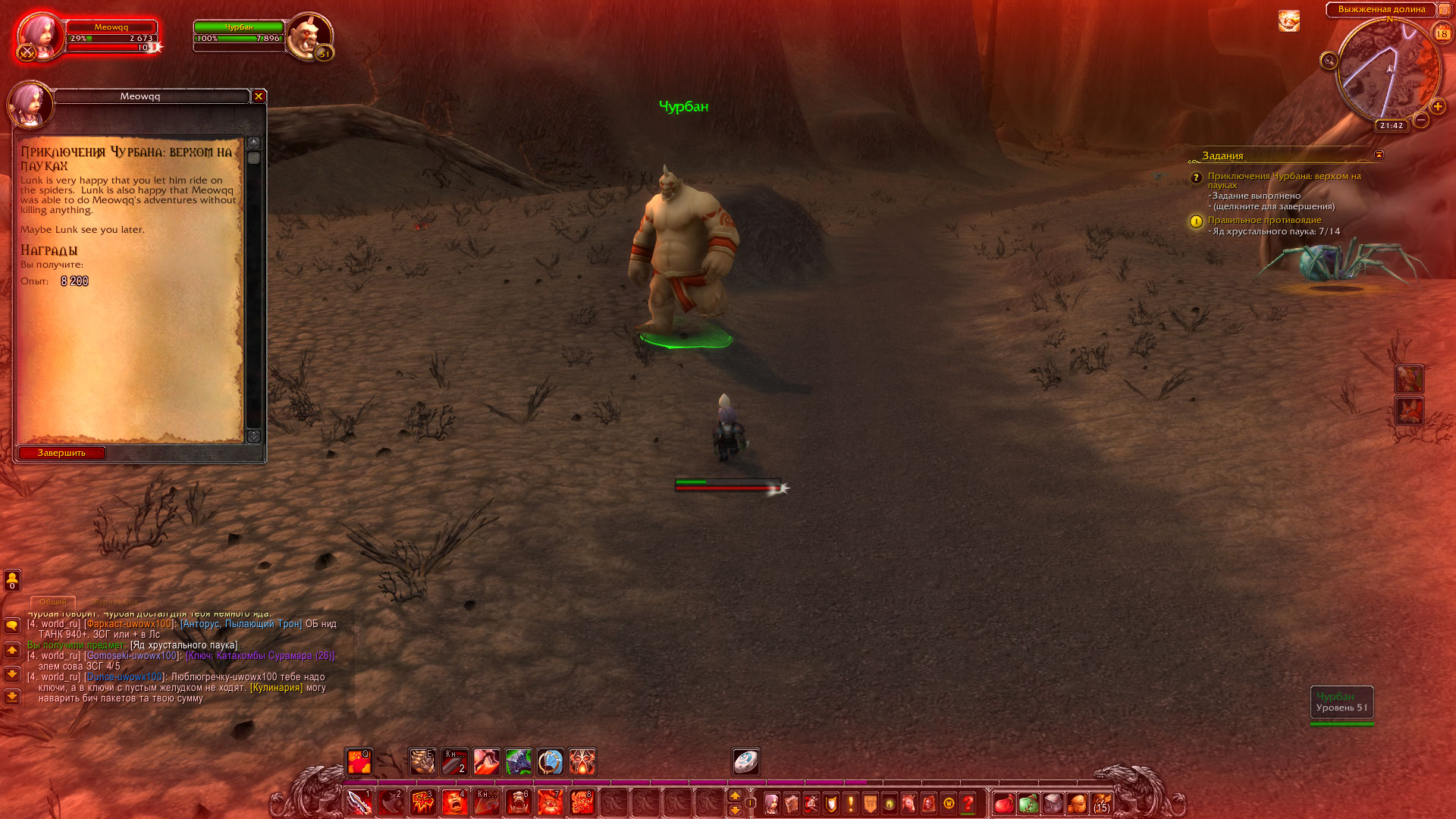Screen dimensions: 1456x819
Task: Click Meowqq's player portrait frame
Action: point(38,35)
